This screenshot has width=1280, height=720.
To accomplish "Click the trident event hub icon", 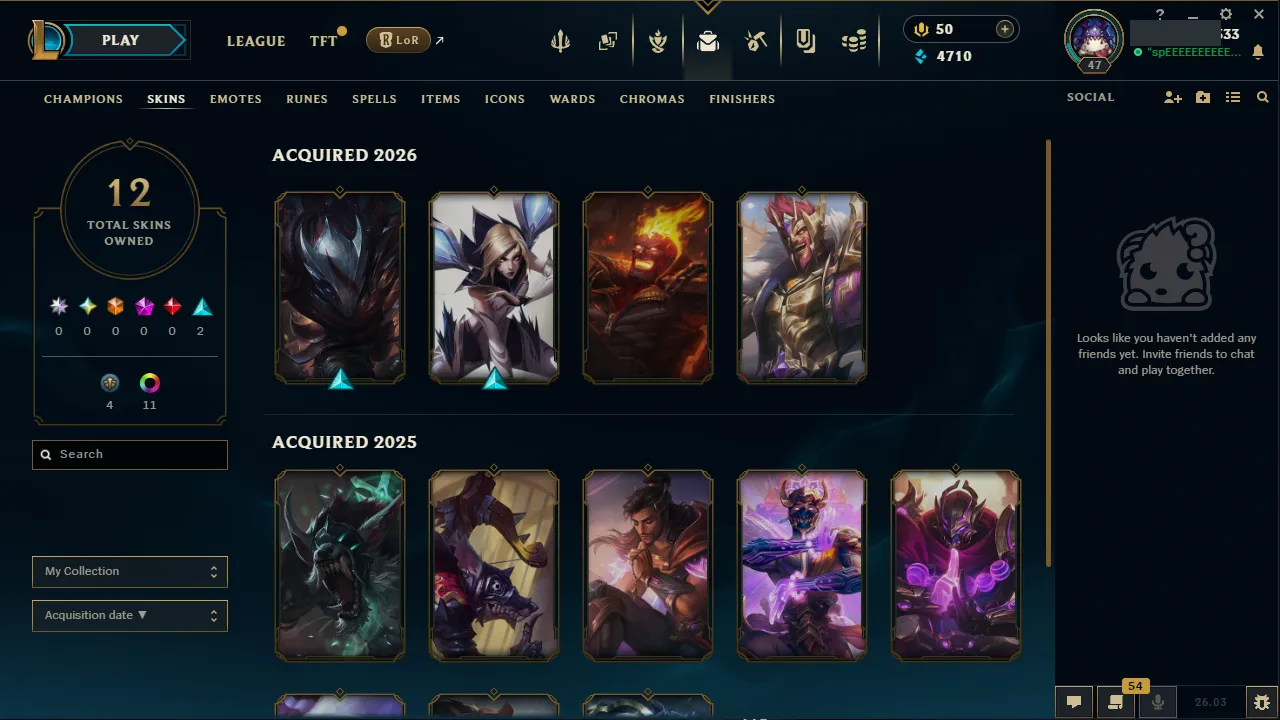I will [560, 41].
